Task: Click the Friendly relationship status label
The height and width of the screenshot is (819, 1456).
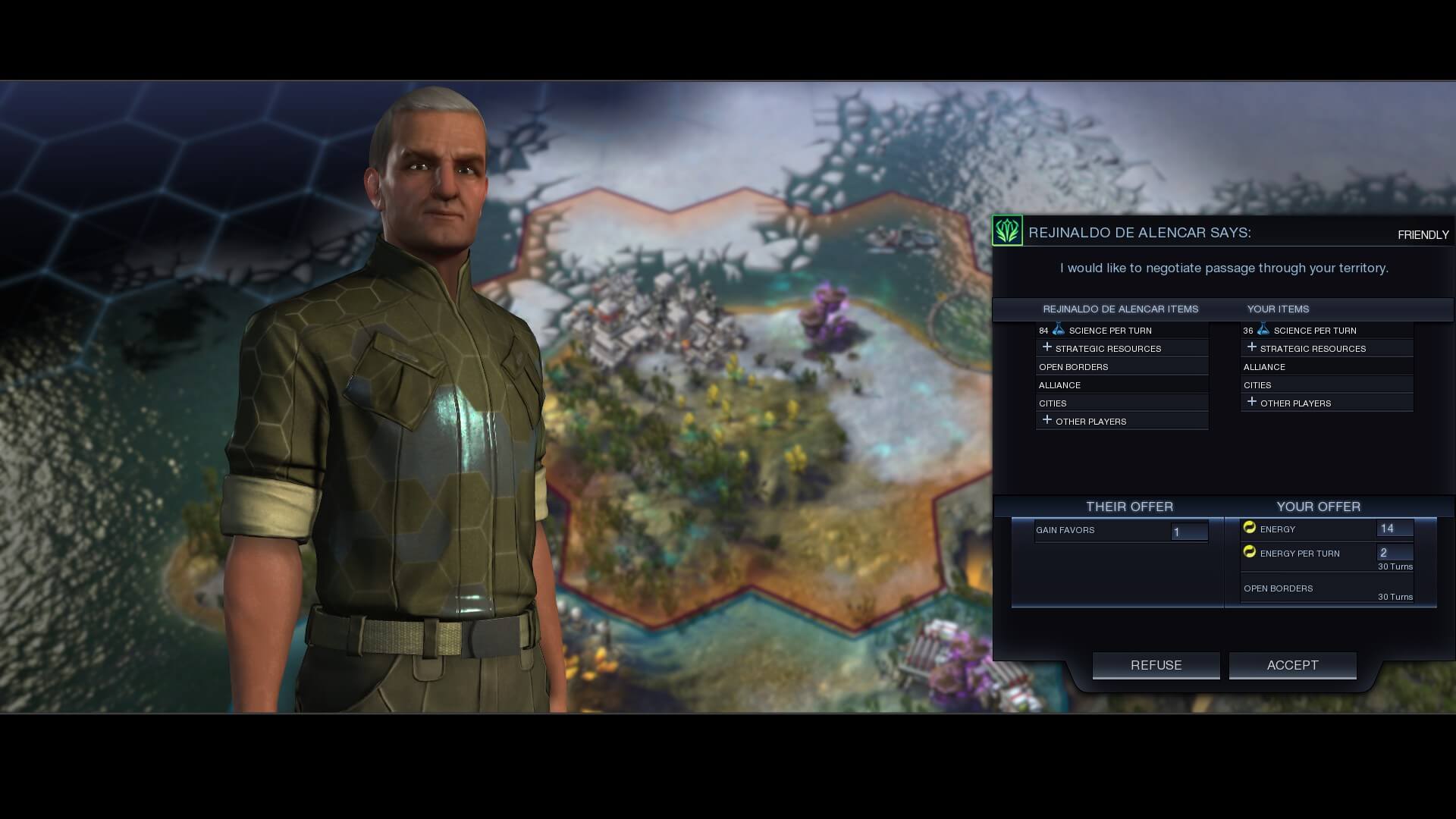Action: (1424, 235)
